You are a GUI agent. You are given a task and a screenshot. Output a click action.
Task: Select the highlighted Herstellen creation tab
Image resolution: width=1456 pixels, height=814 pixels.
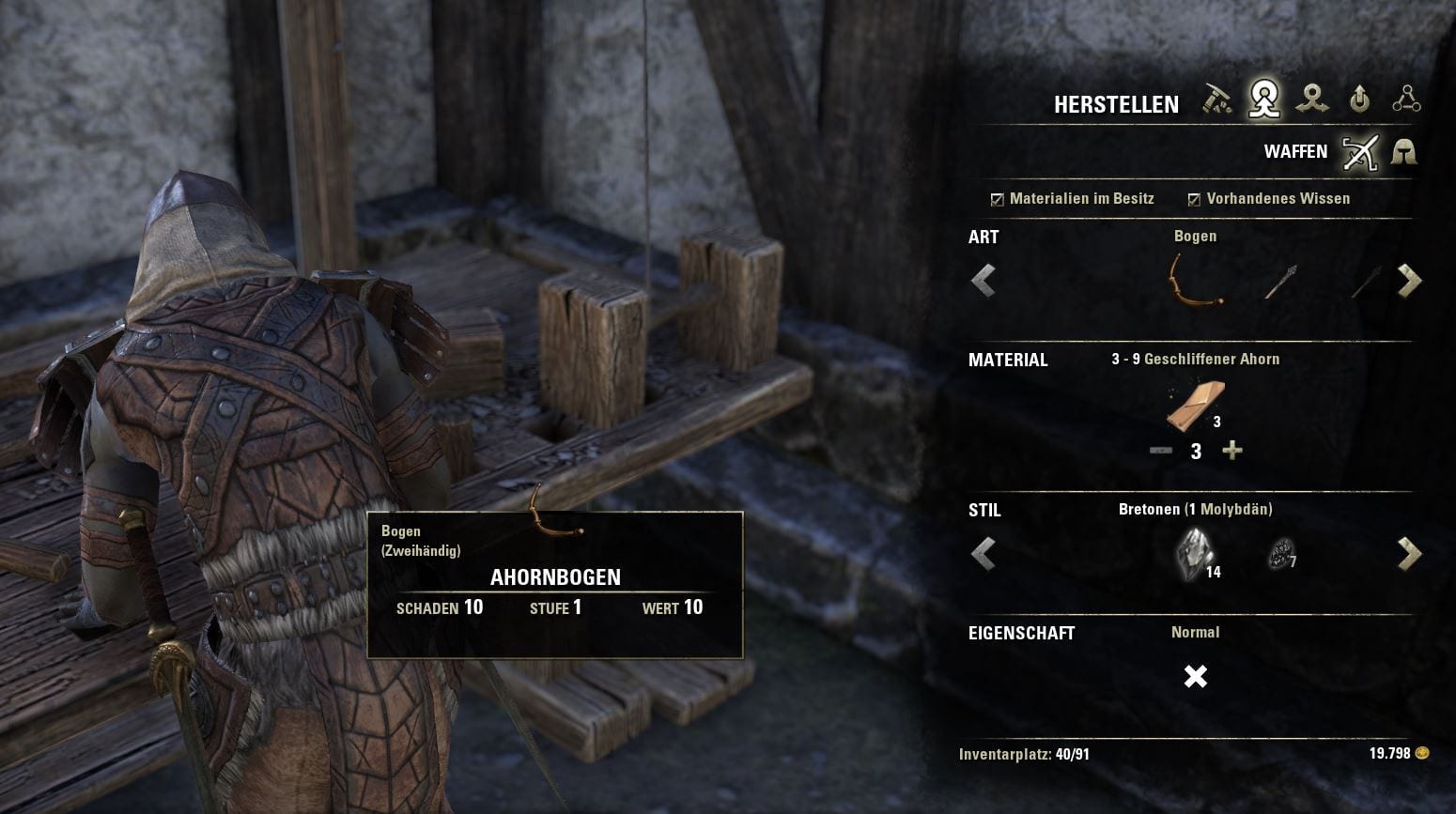1264,100
